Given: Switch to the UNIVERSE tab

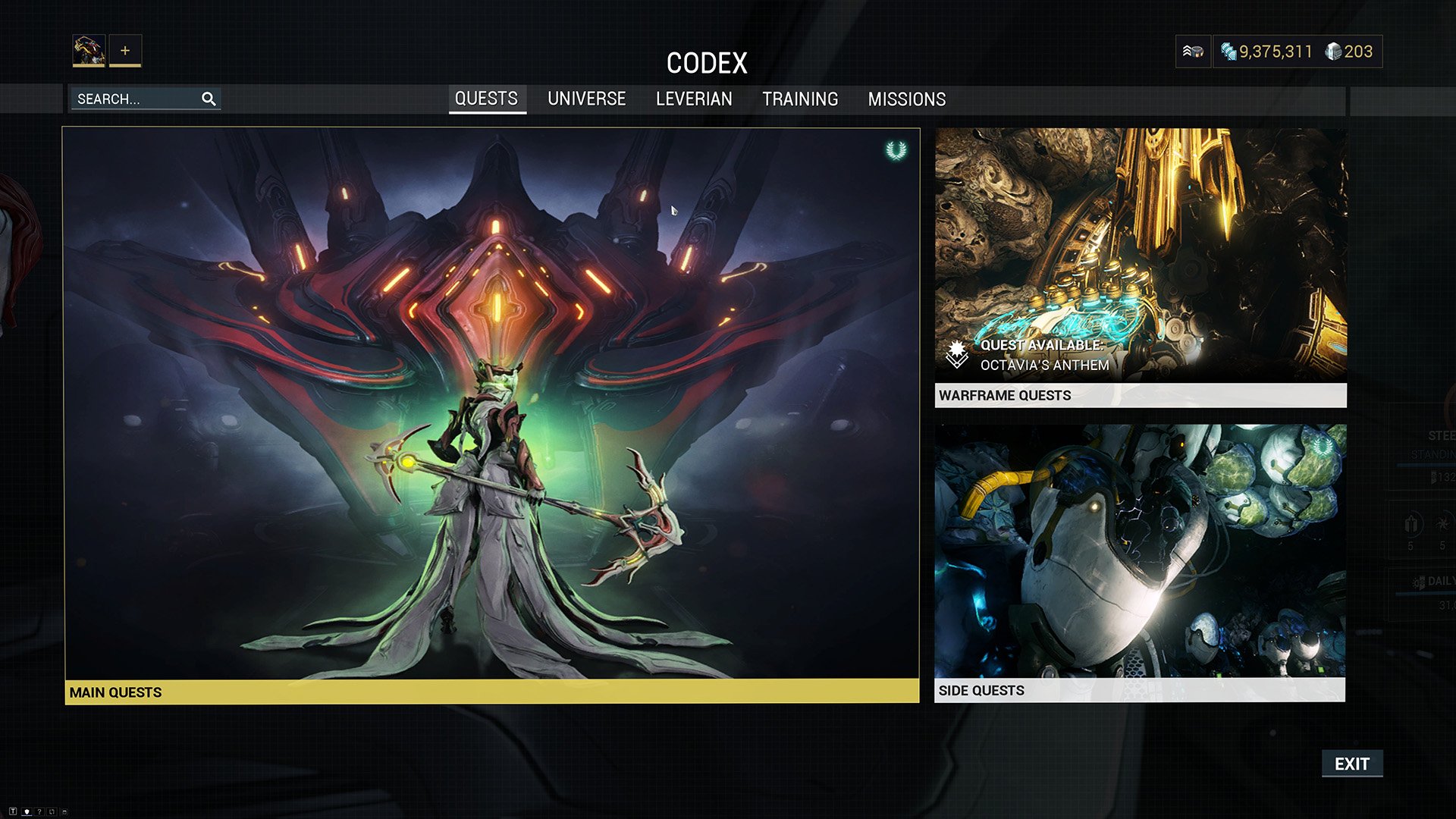Looking at the screenshot, I should (586, 99).
